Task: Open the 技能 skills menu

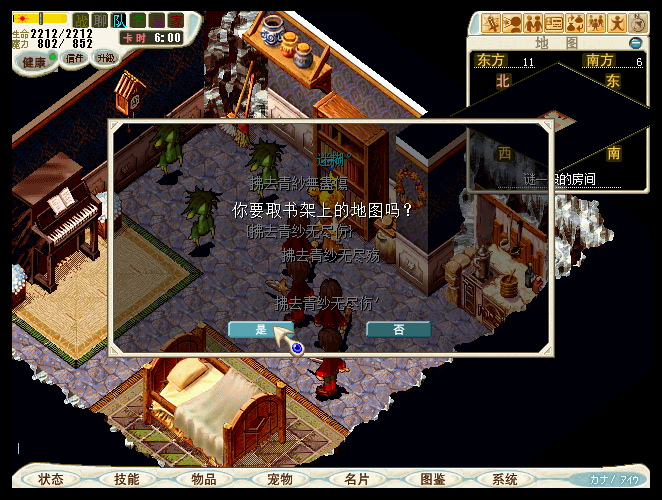Action: (127, 479)
